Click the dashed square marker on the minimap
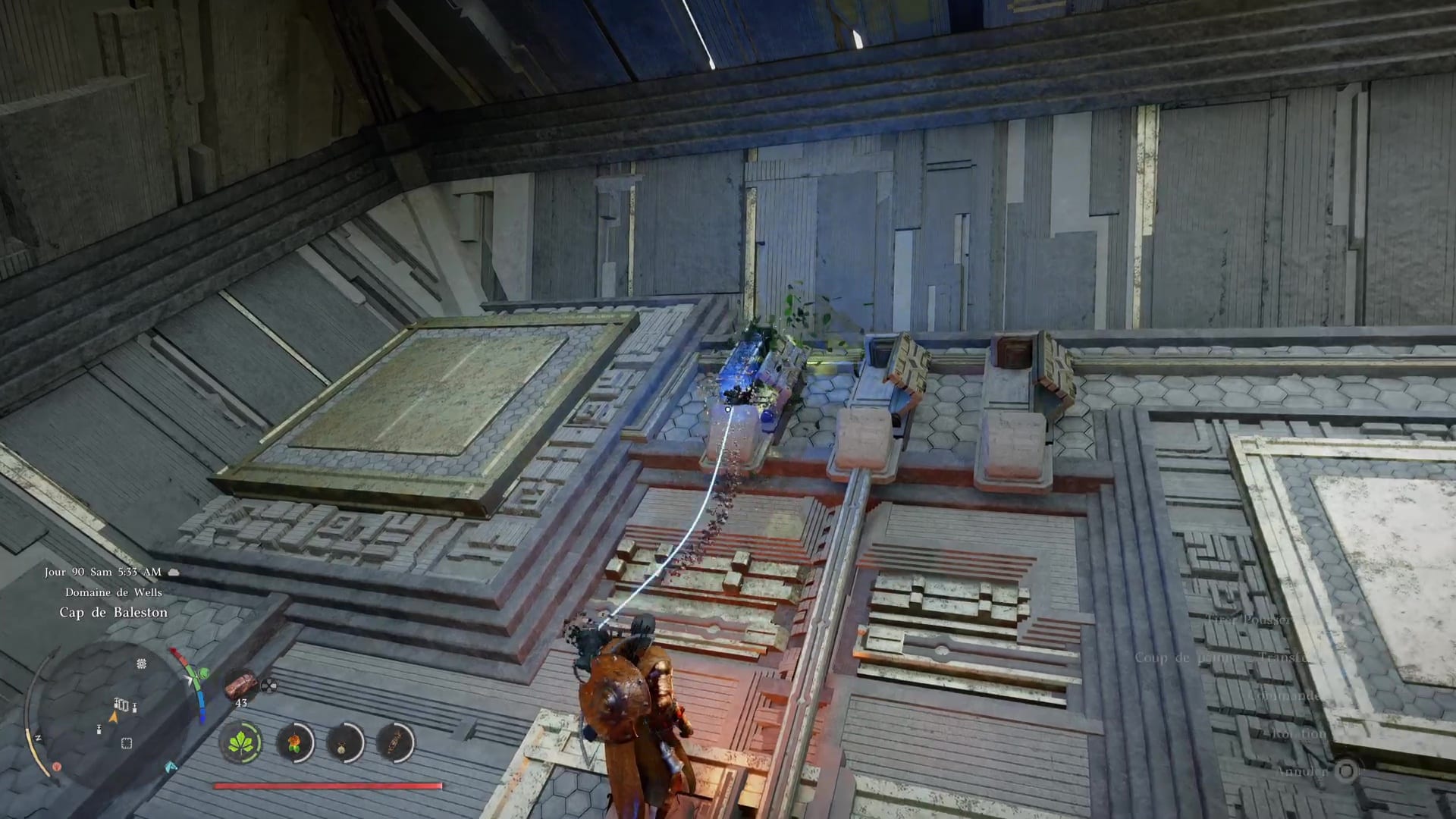Screen dimensions: 1456x819 point(127,743)
